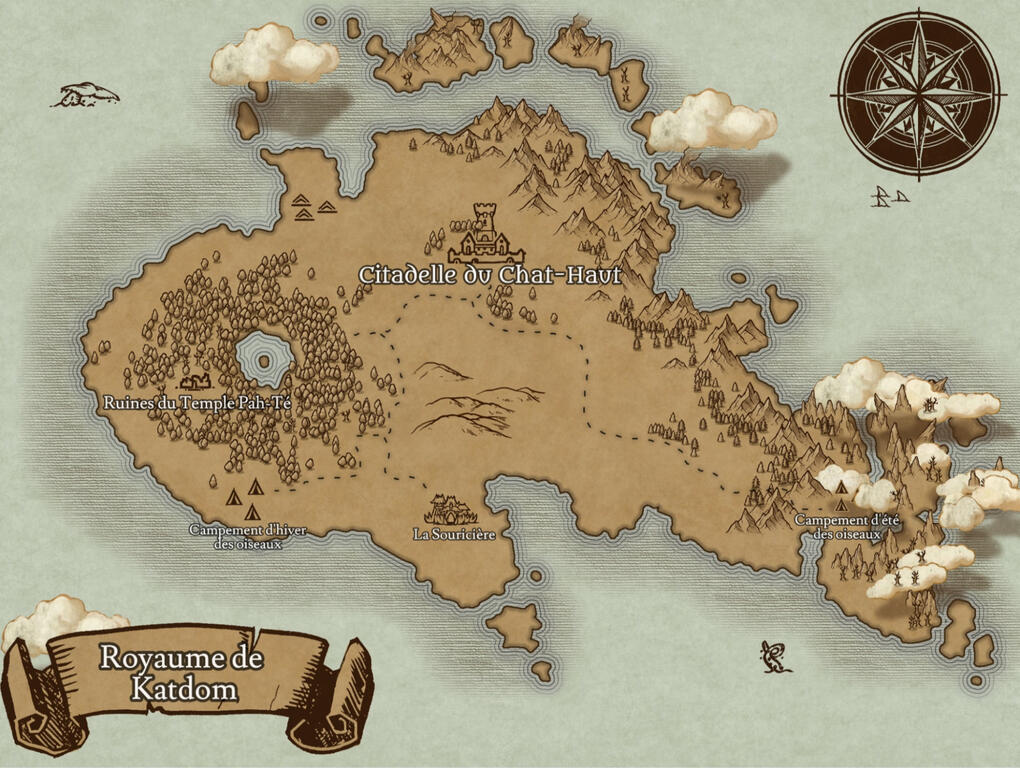
Task: Travel to Campement d'hiver des oiseaux
Action: coord(243,496)
